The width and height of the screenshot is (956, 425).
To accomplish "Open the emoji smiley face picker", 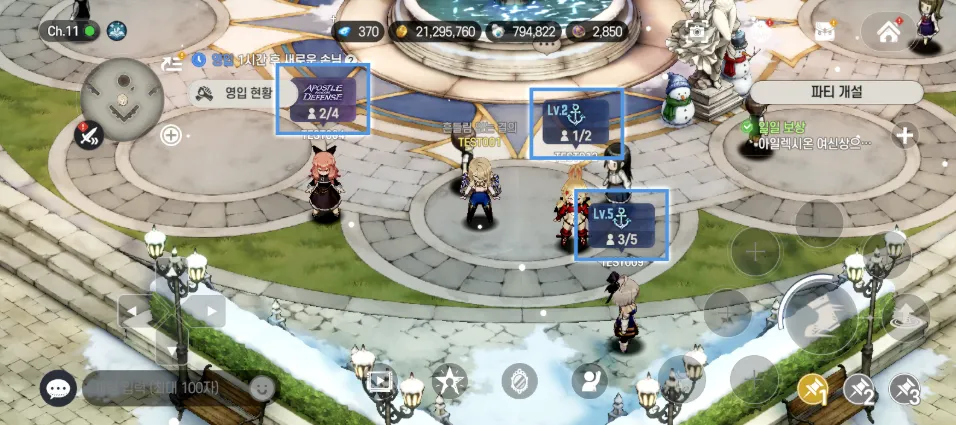I will tap(262, 387).
